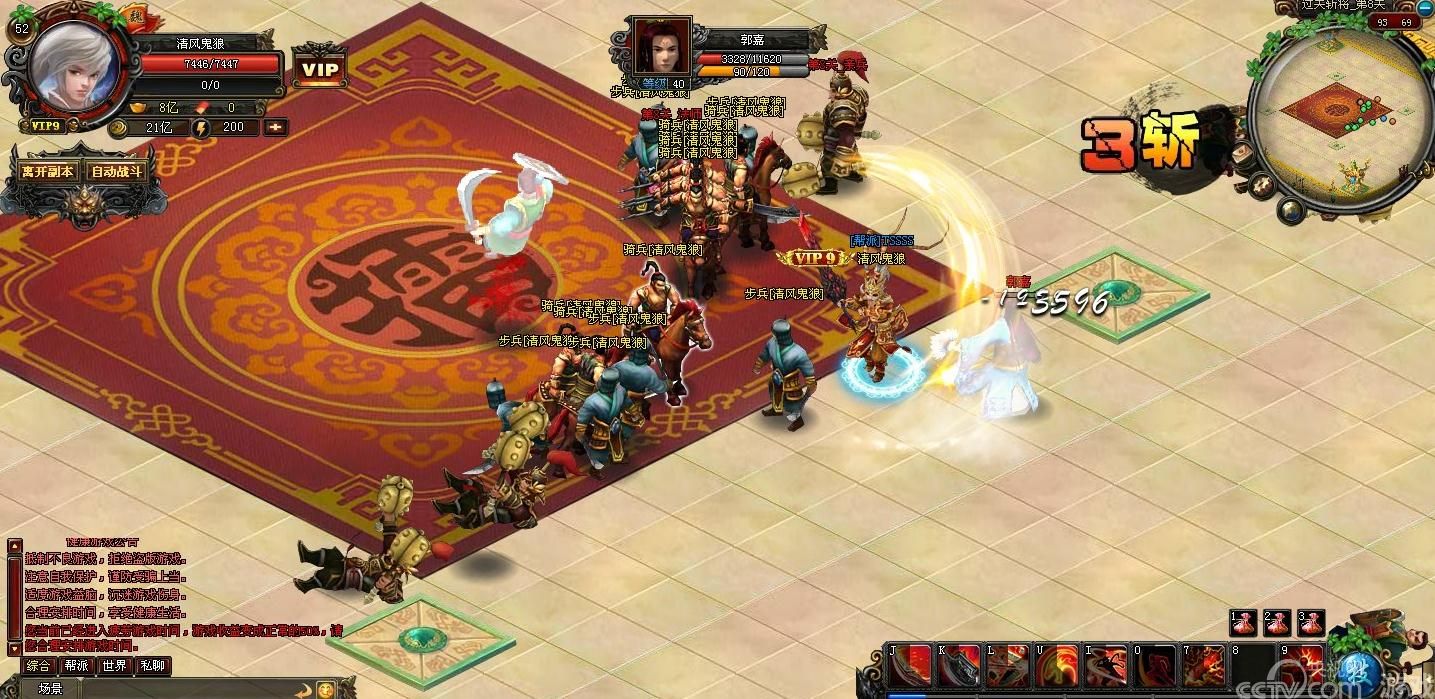Collapse the minimap with the minus button
This screenshot has height=699, width=1435.
tap(1424, 7)
